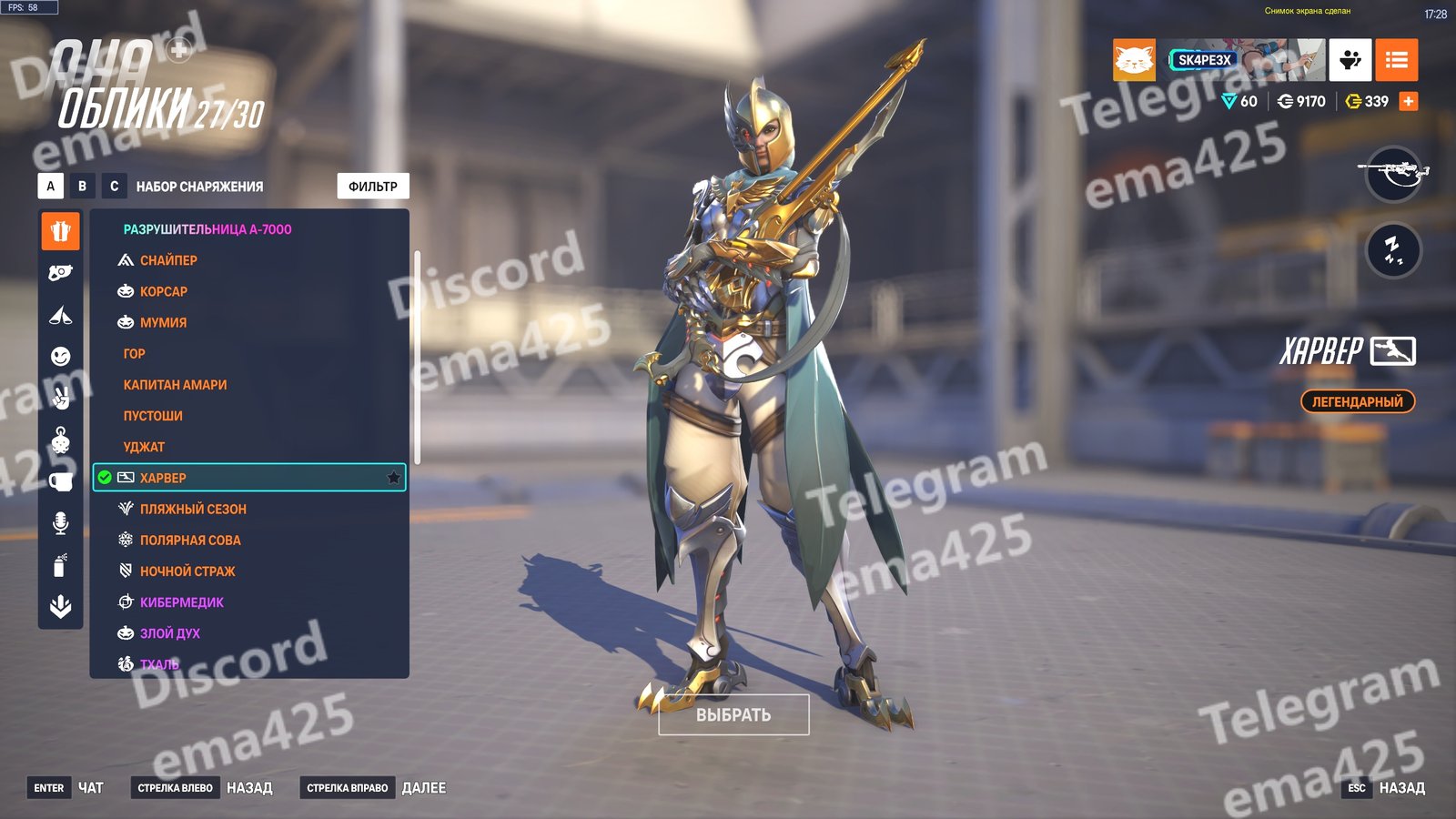Select the Ночной страж skin

[187, 571]
